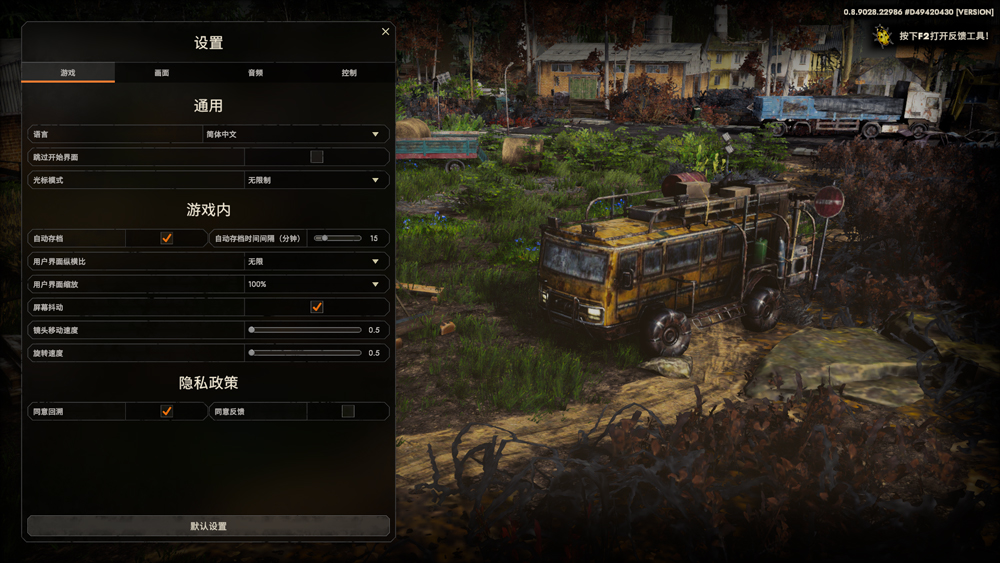Click the 默认设置 button
This screenshot has height=563, width=1000.
(208, 526)
